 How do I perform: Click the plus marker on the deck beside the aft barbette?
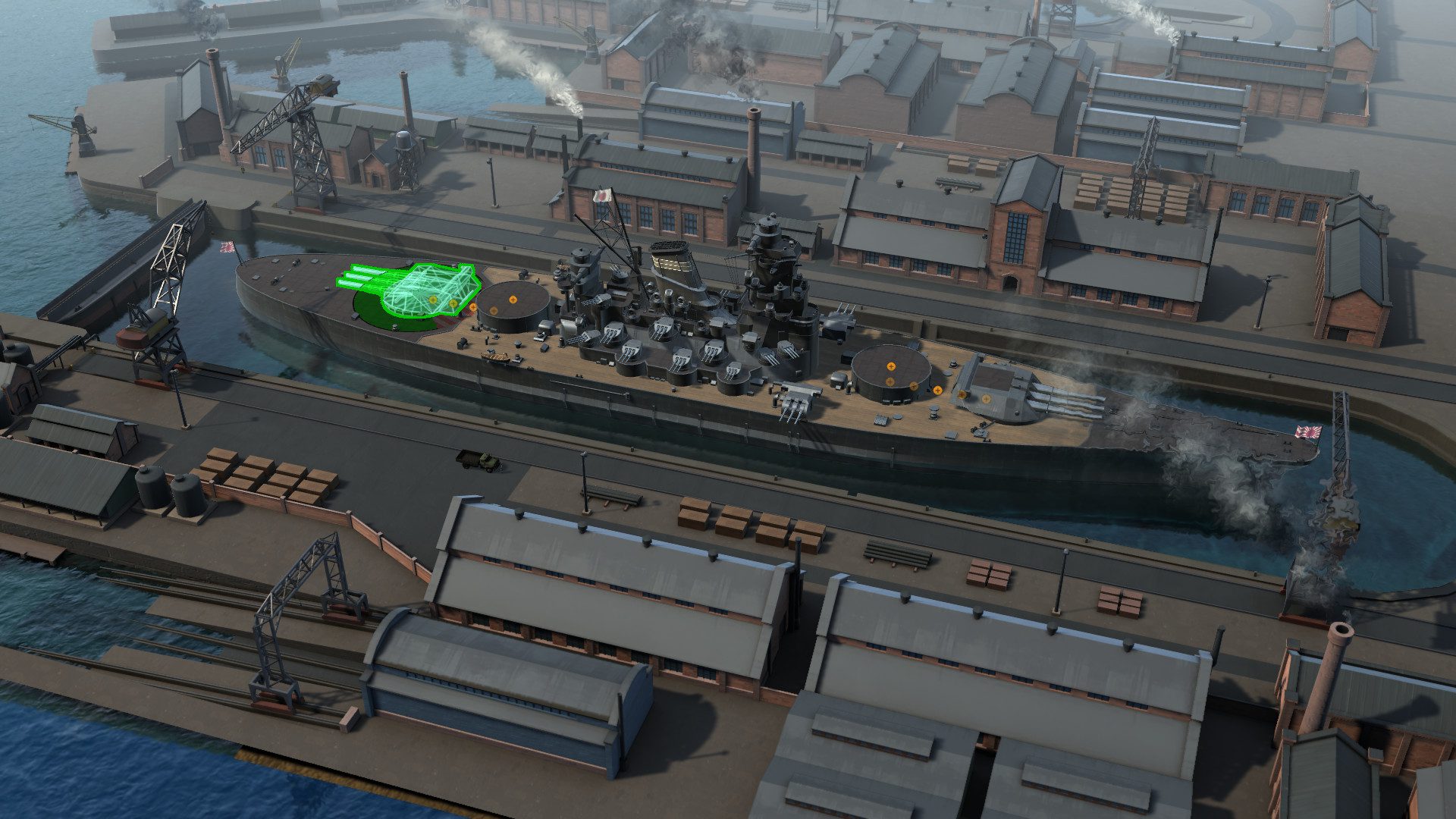pos(937,391)
